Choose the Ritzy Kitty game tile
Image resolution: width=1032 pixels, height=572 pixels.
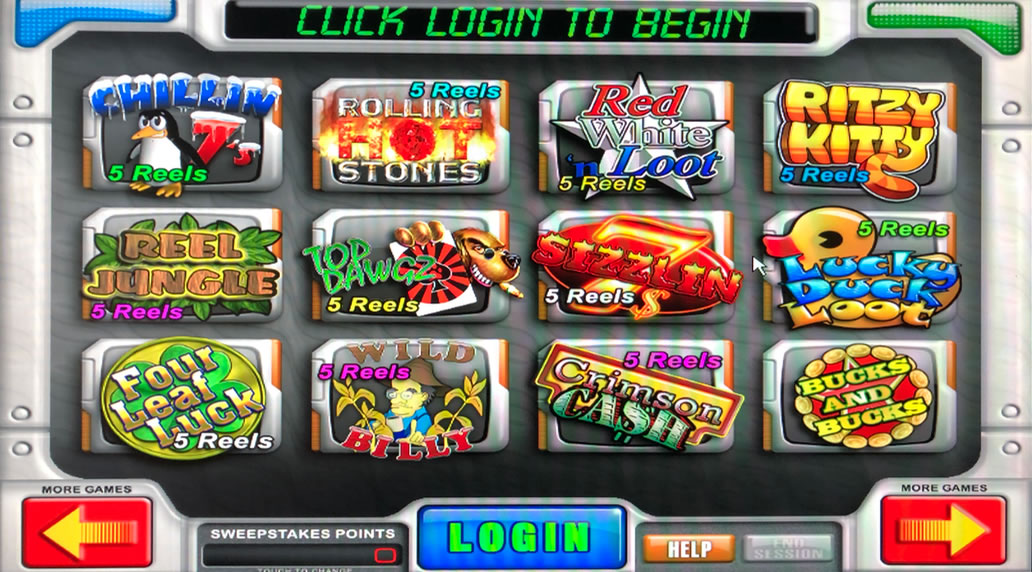(x=860, y=134)
